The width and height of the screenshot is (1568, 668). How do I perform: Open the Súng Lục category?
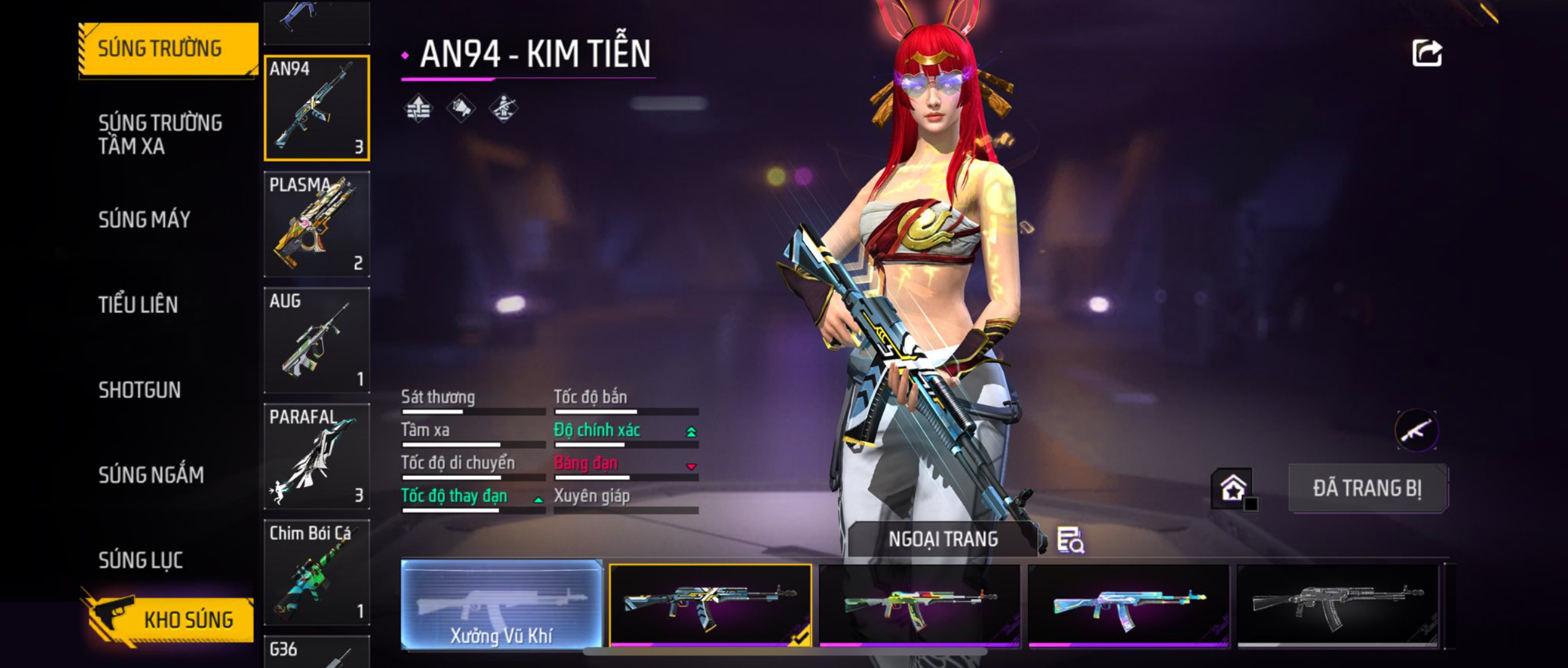click(141, 560)
